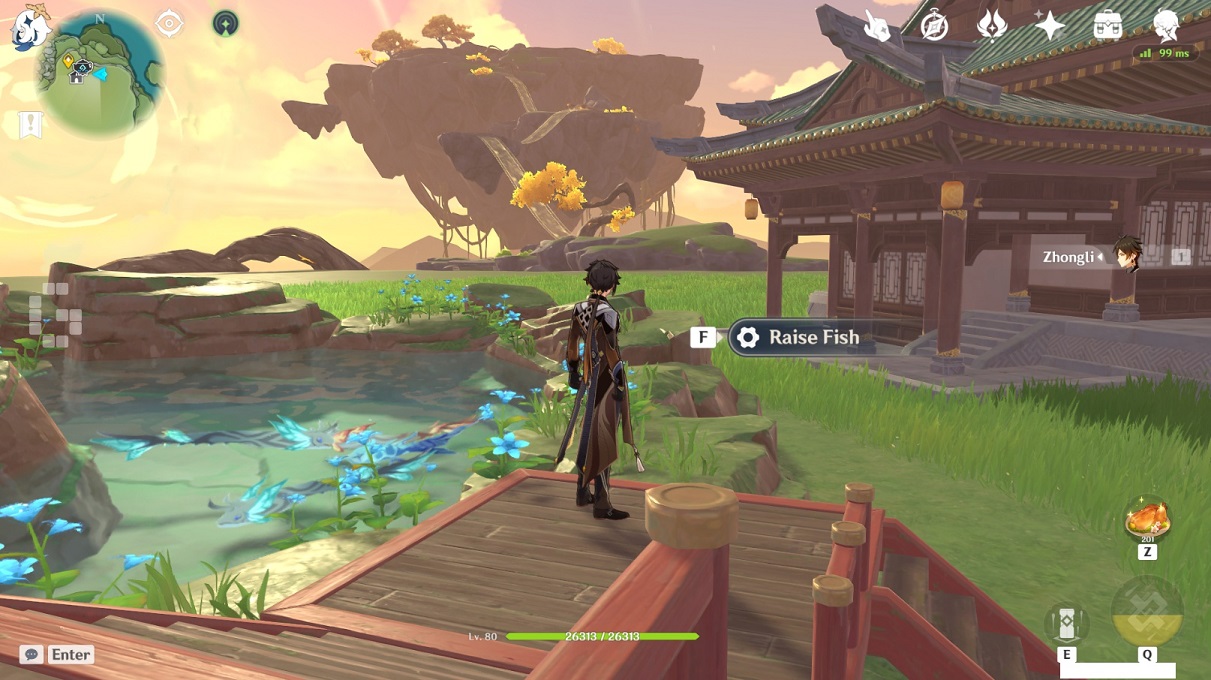Viewport: 1211px width, 680px height.
Task: Activate Zhongli's stone pillar elemental skill
Action: 1067,623
